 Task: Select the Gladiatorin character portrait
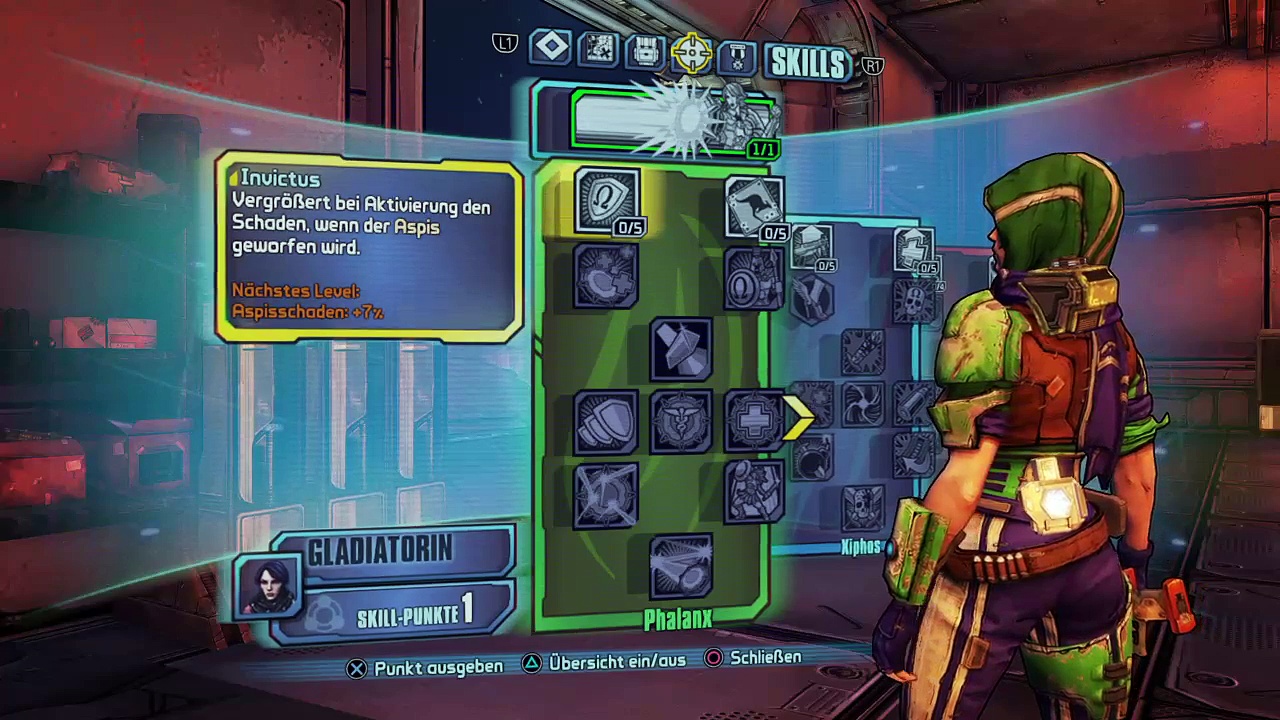tap(267, 585)
